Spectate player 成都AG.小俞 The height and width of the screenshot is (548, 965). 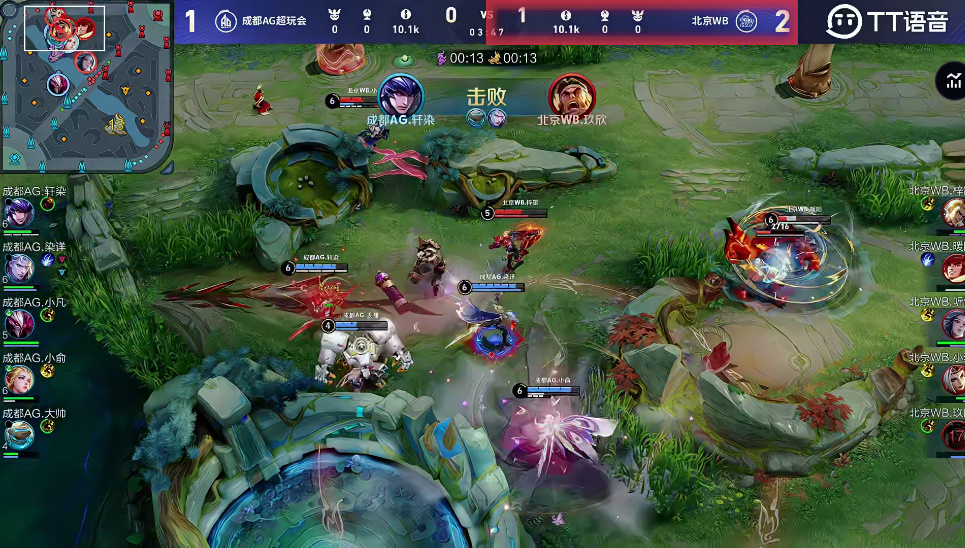(x=19, y=378)
